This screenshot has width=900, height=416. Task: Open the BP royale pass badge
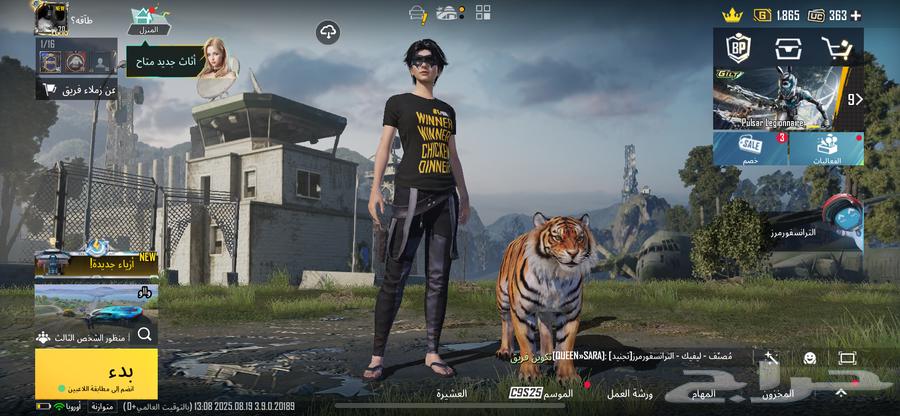pyautogui.click(x=738, y=48)
